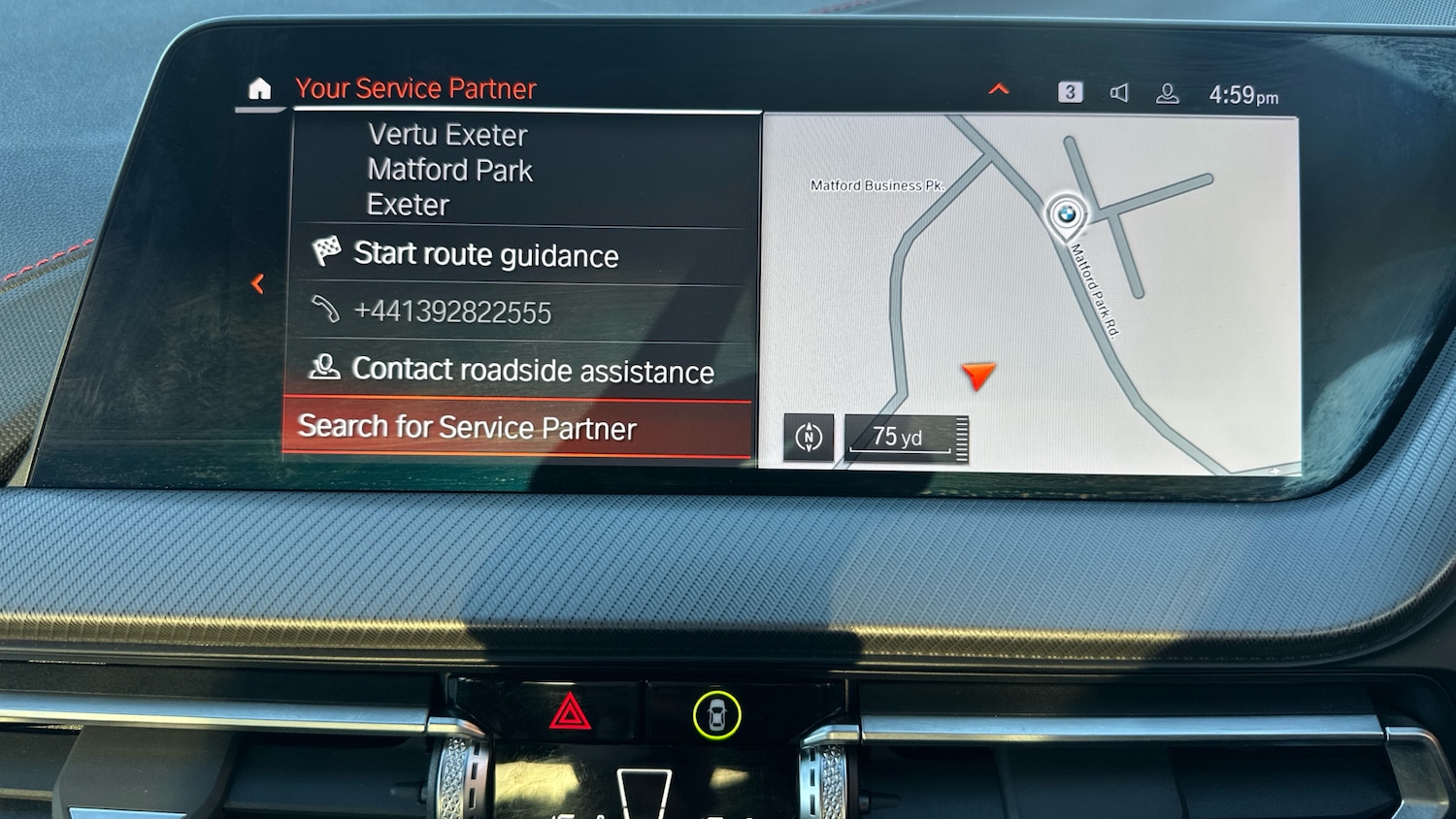Open the Your Service Partner header

click(415, 88)
